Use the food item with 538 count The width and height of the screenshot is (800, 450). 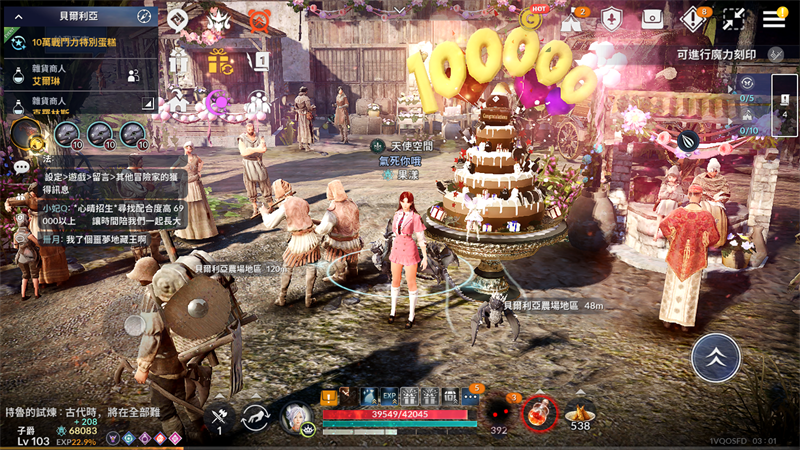[581, 412]
